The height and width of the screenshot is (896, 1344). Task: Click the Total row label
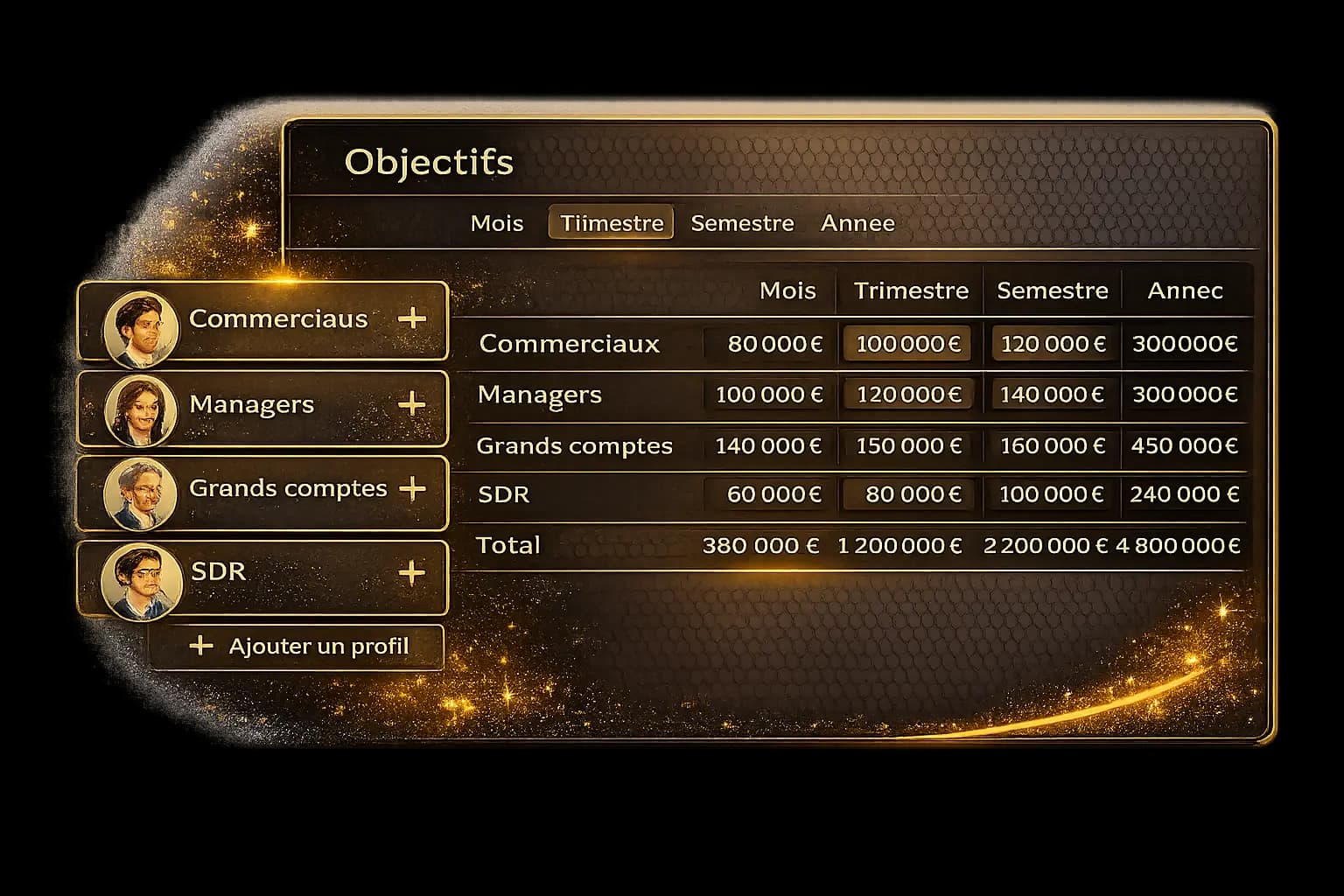pos(507,545)
